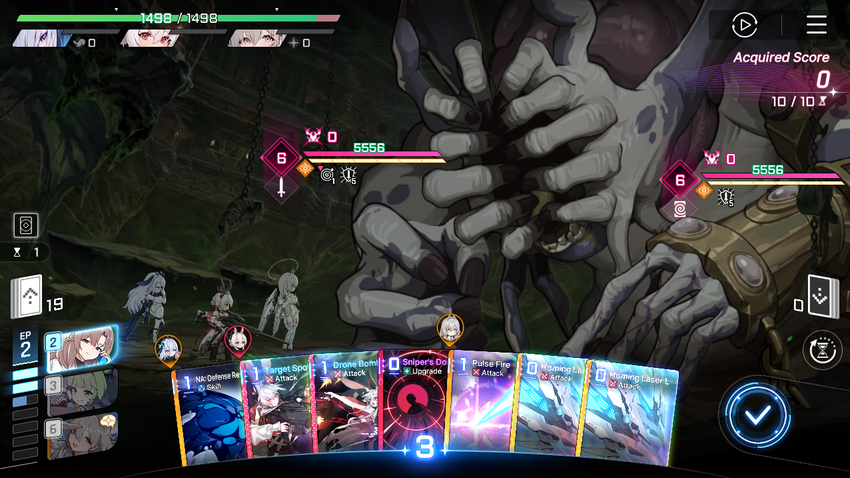
Task: Select the green-haired cost 3 portrait
Action: [80, 390]
